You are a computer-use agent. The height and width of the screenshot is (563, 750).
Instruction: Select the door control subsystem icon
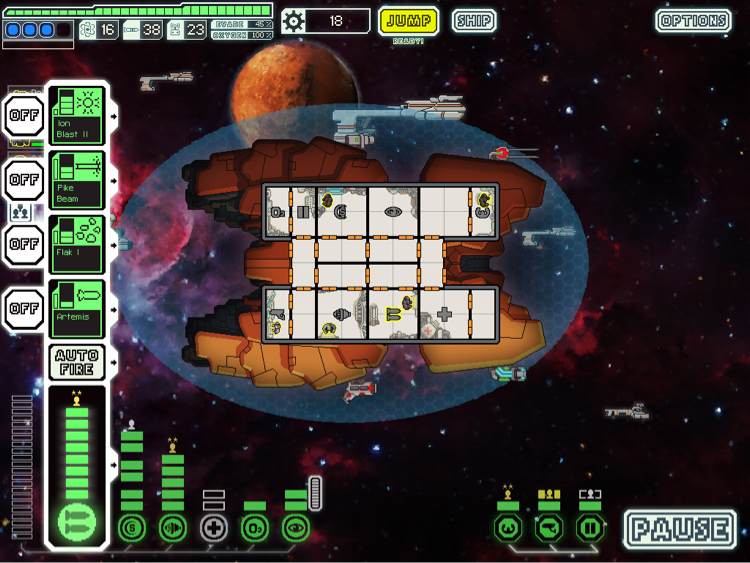coord(590,527)
